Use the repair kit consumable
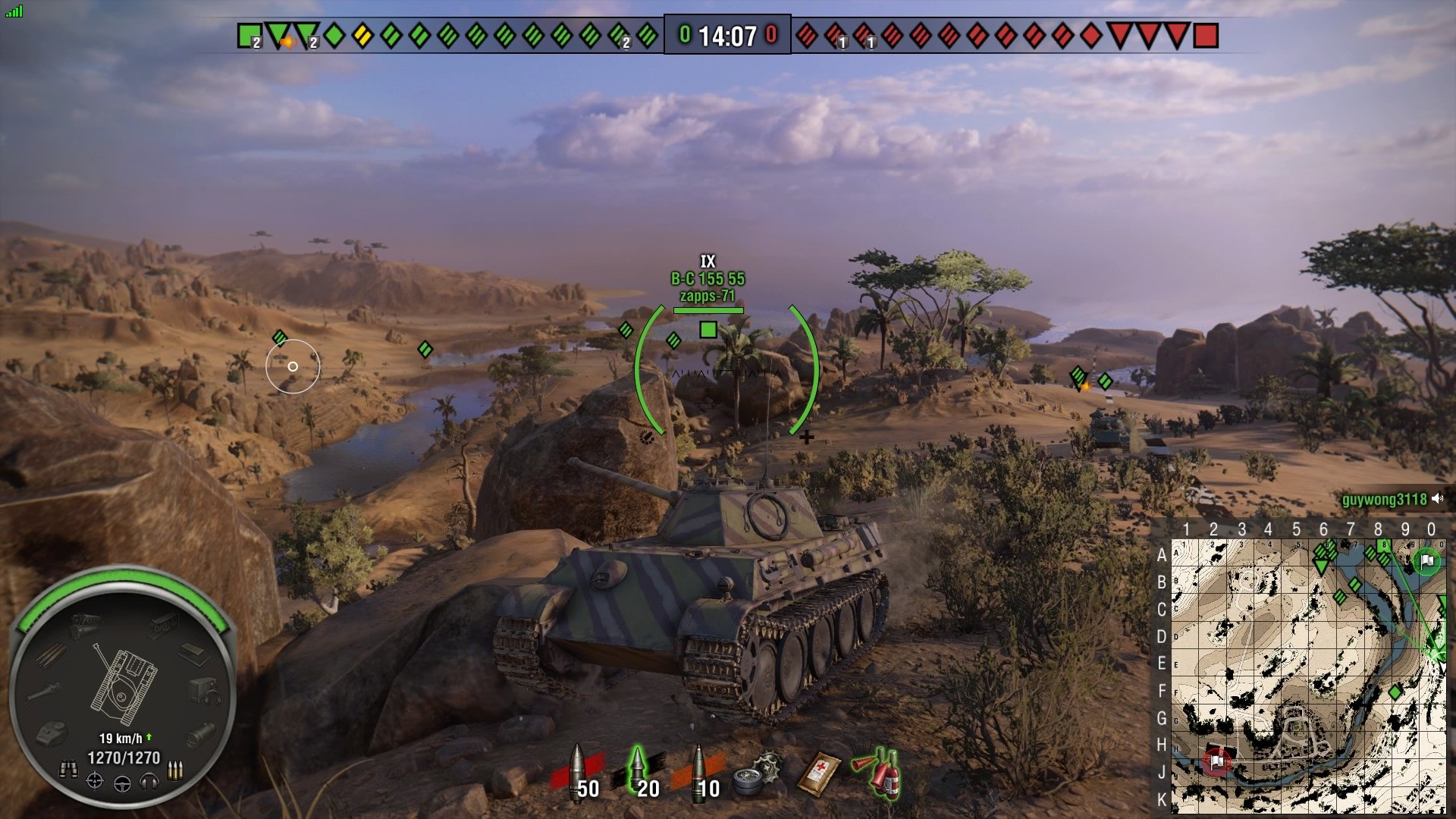Viewport: 1456px width, 819px height. 758,775
